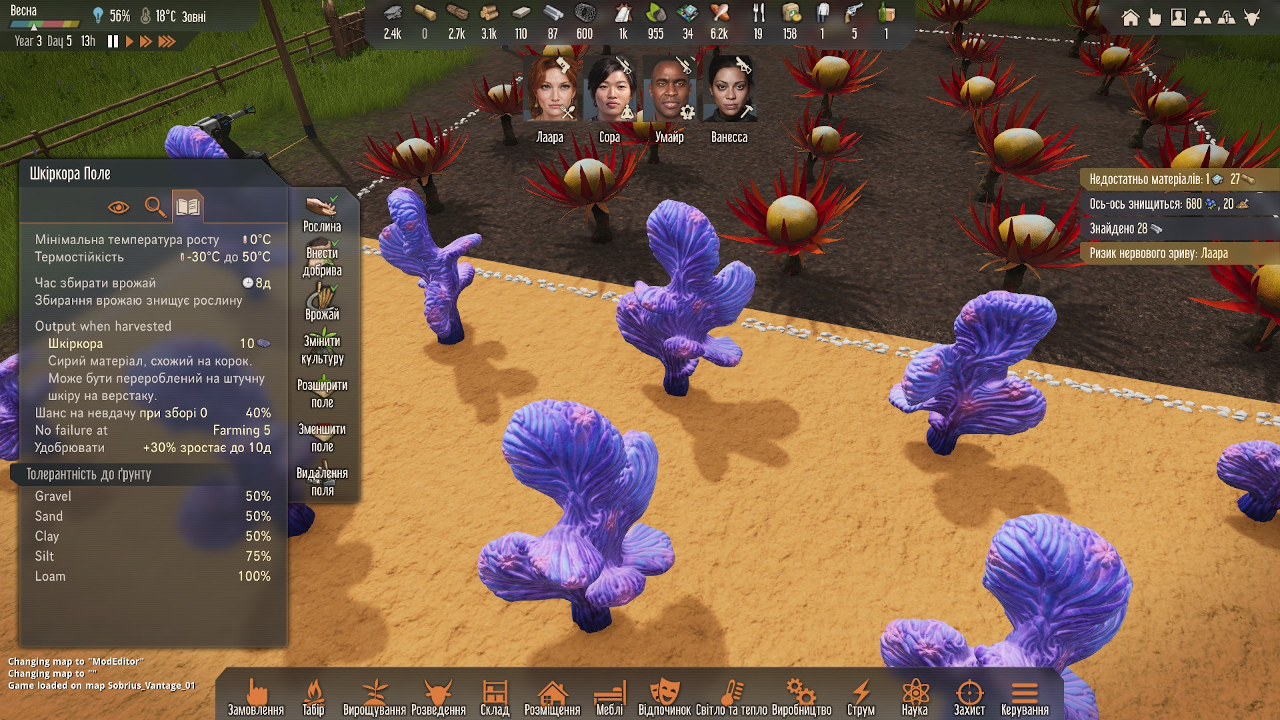
Task: Open the Наука research menu
Action: [x=915, y=697]
